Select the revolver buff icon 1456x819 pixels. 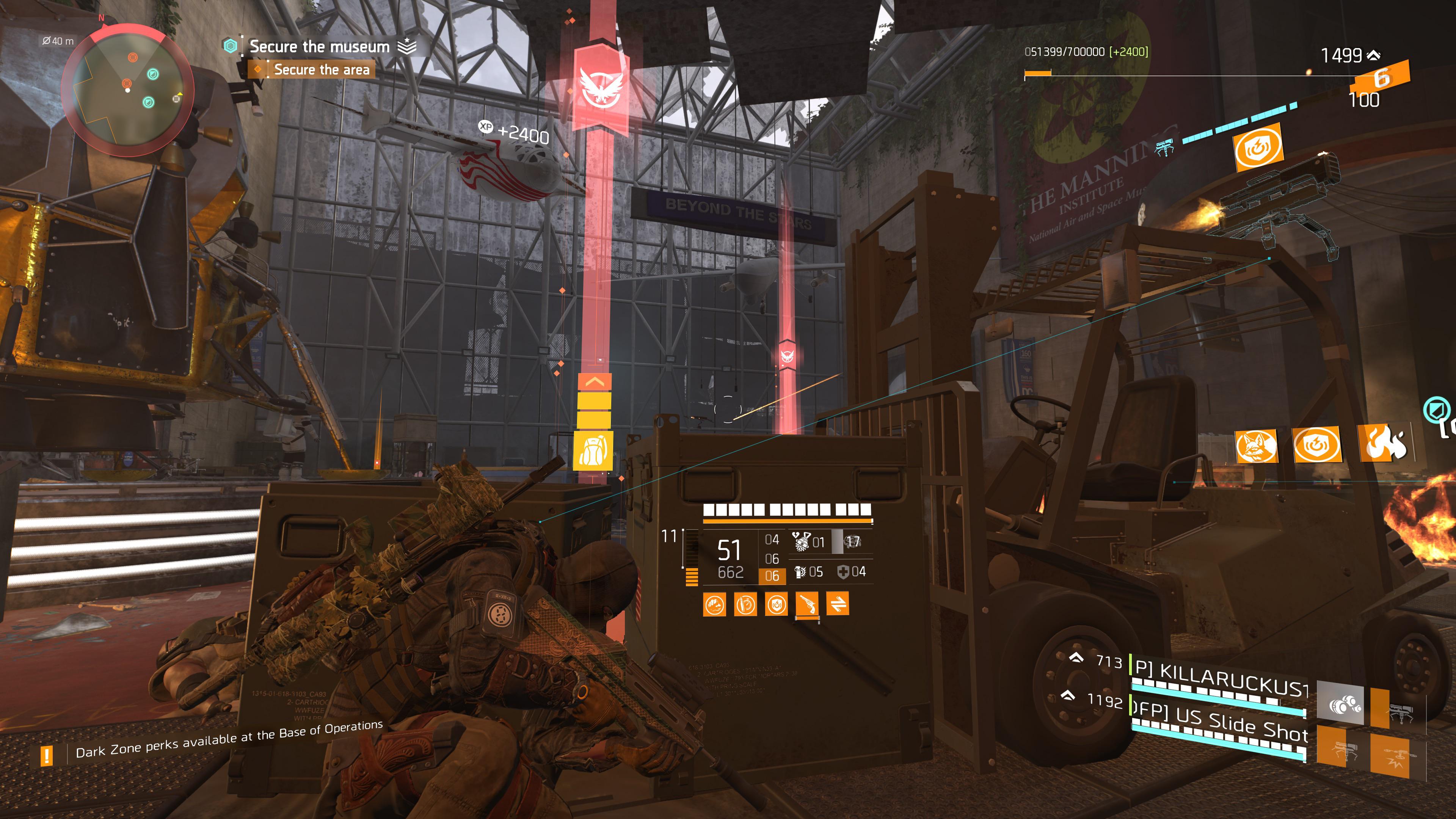(x=807, y=604)
